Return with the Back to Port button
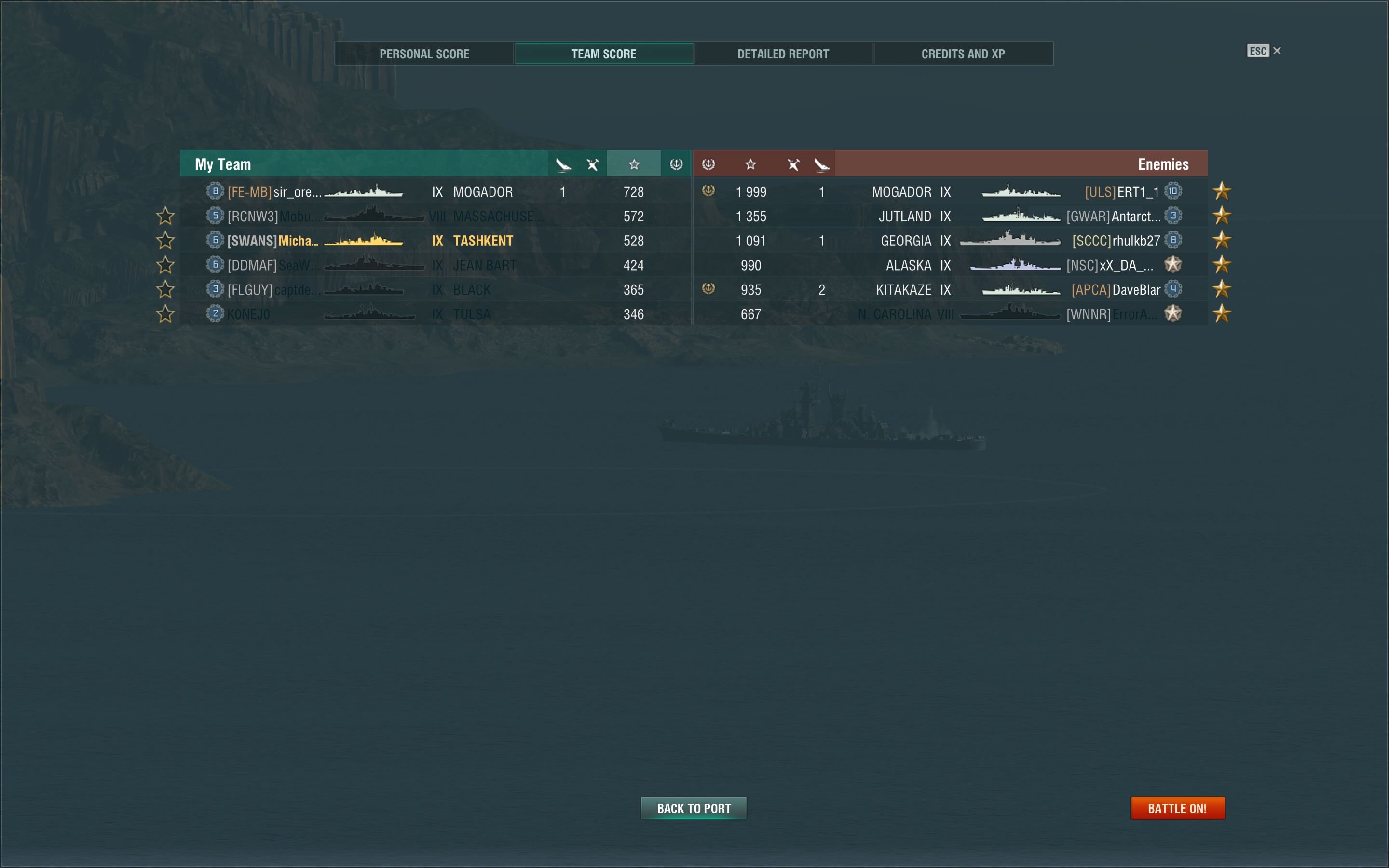This screenshot has width=1389, height=868. pos(694,808)
